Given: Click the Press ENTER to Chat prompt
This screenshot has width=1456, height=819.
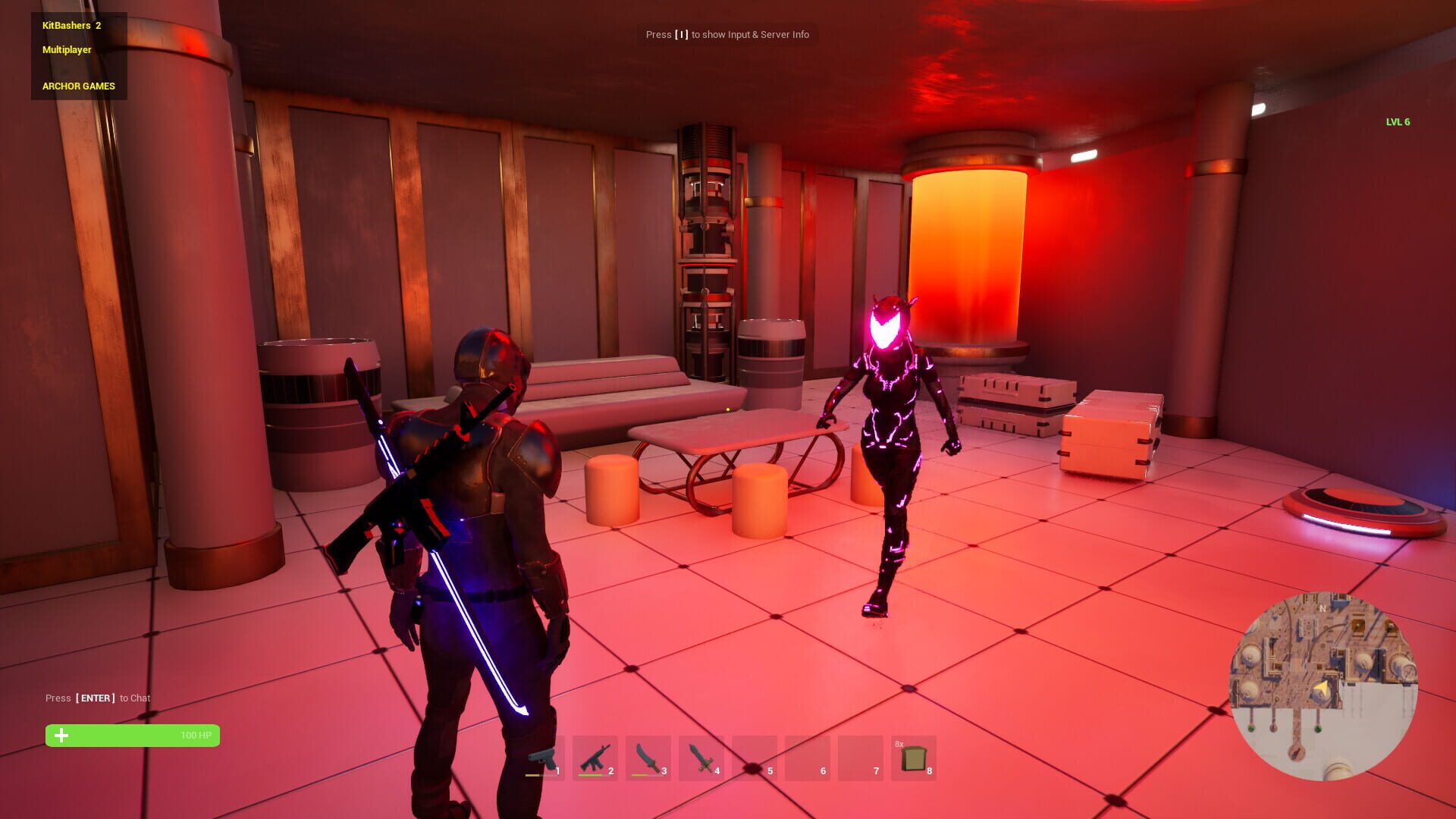Looking at the screenshot, I should pyautogui.click(x=99, y=698).
